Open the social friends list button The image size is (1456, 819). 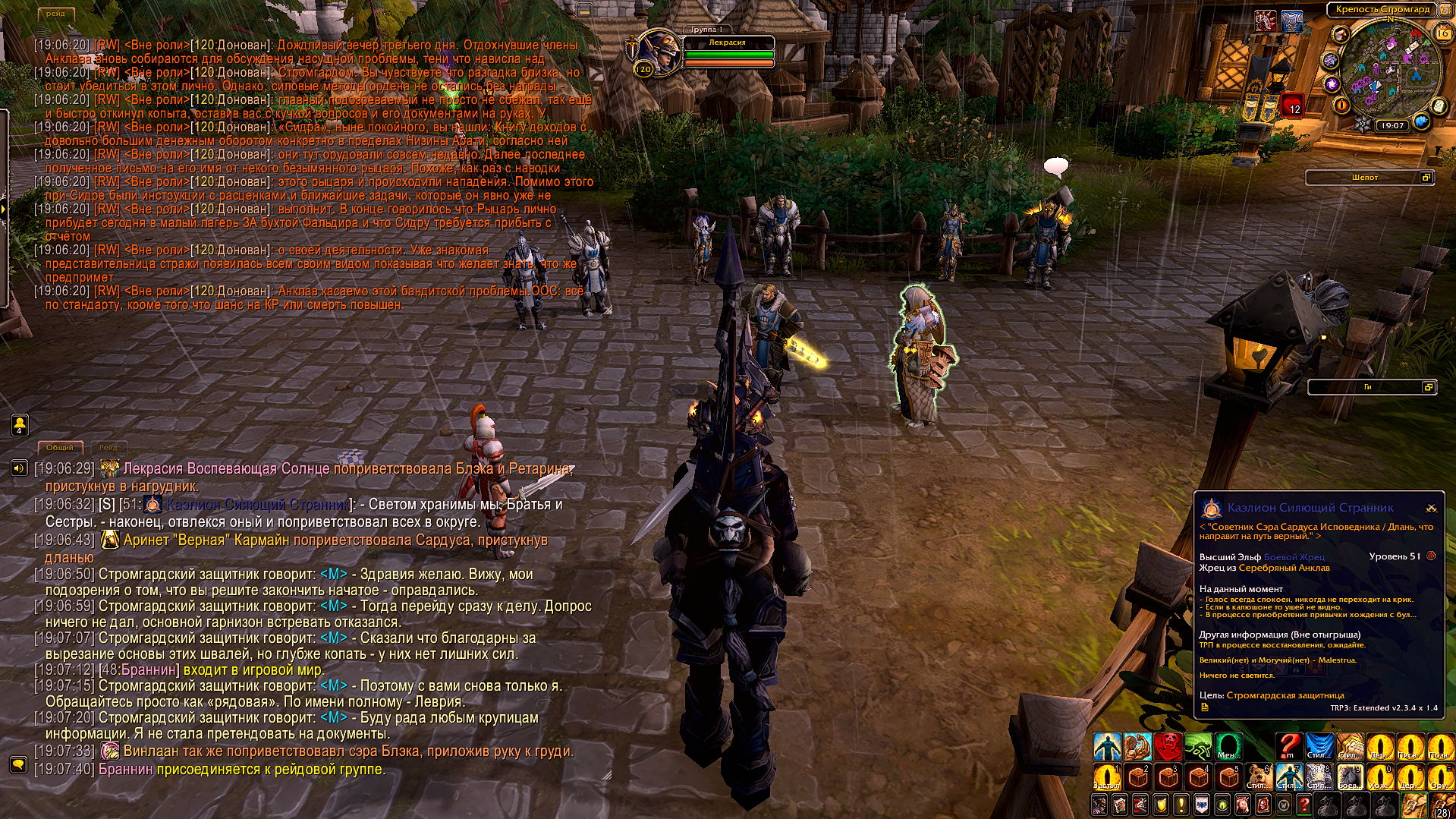19,425
